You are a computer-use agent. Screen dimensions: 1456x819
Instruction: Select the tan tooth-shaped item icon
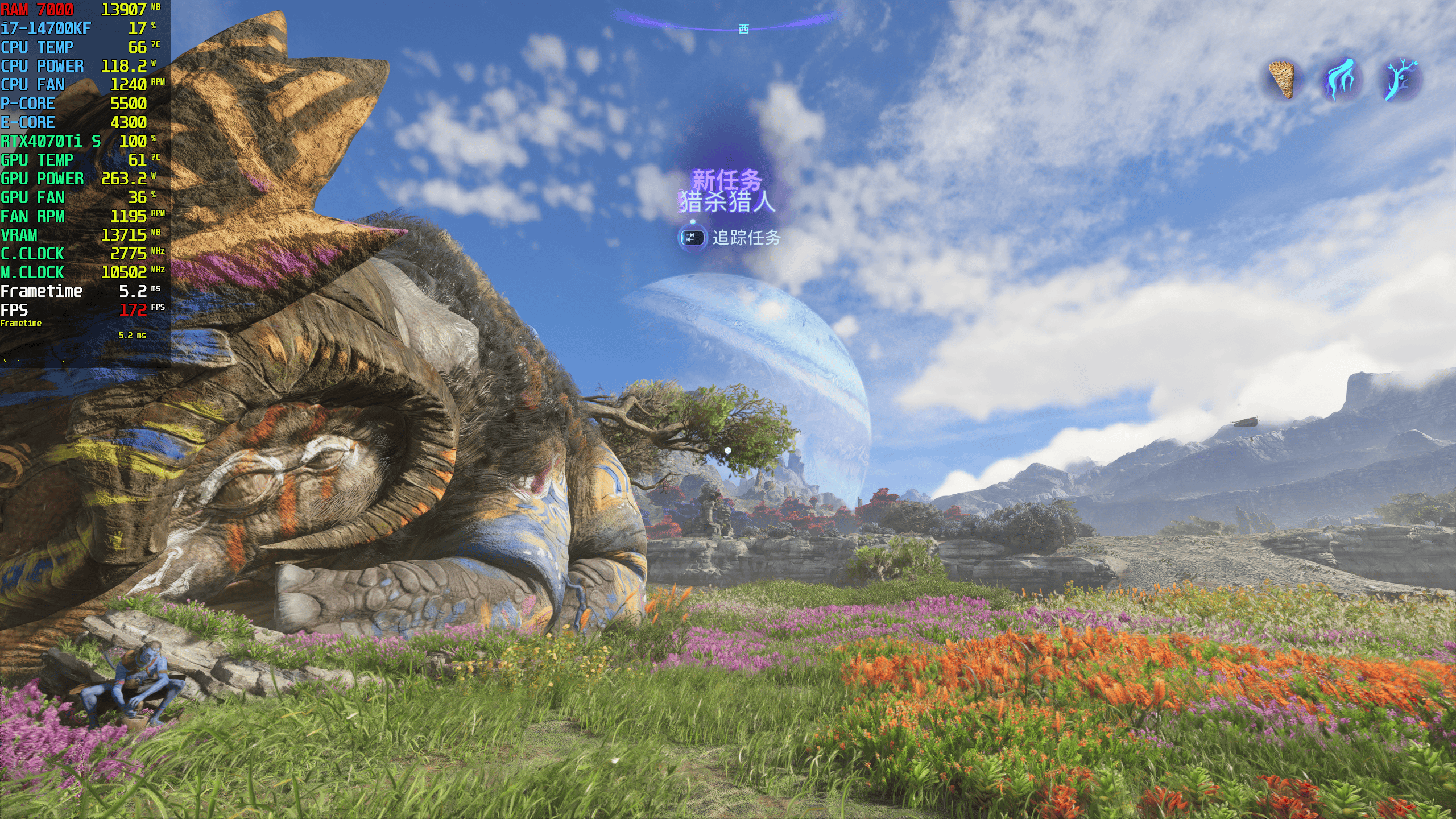(x=1282, y=80)
